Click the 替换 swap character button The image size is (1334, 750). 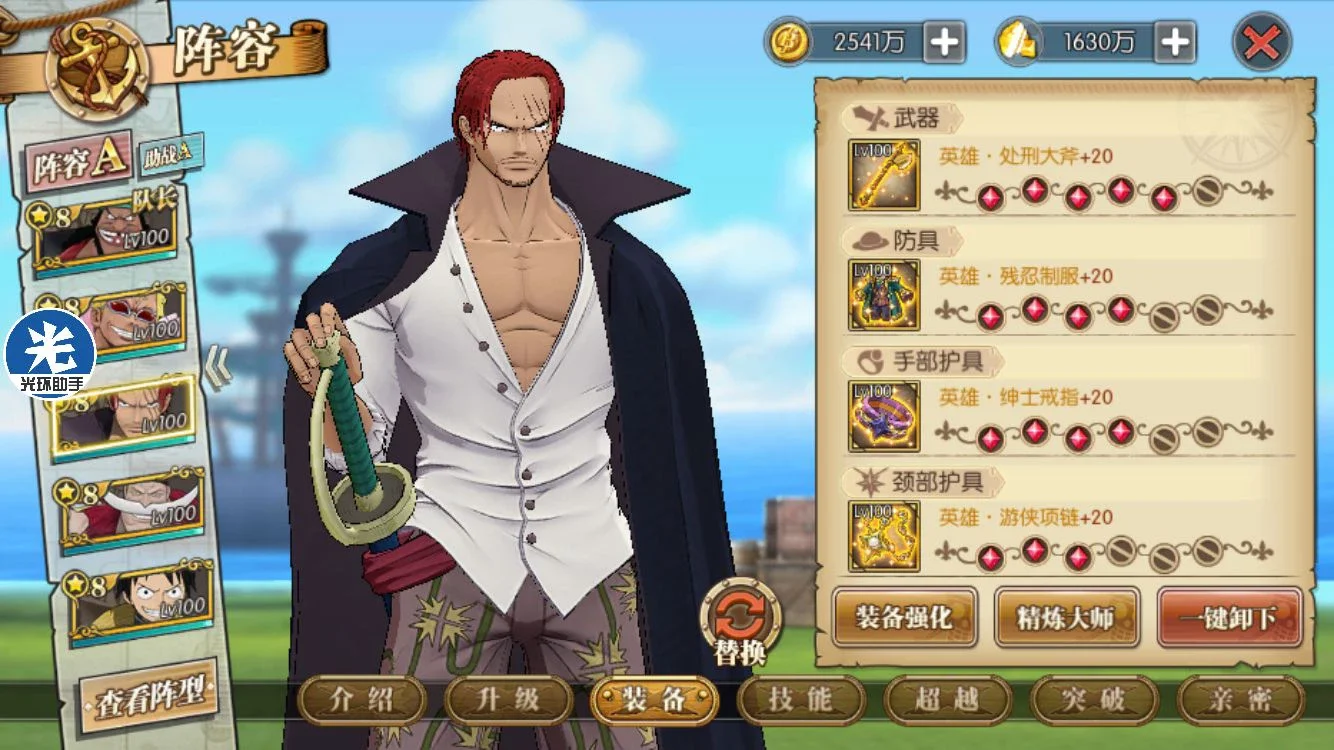click(740, 621)
